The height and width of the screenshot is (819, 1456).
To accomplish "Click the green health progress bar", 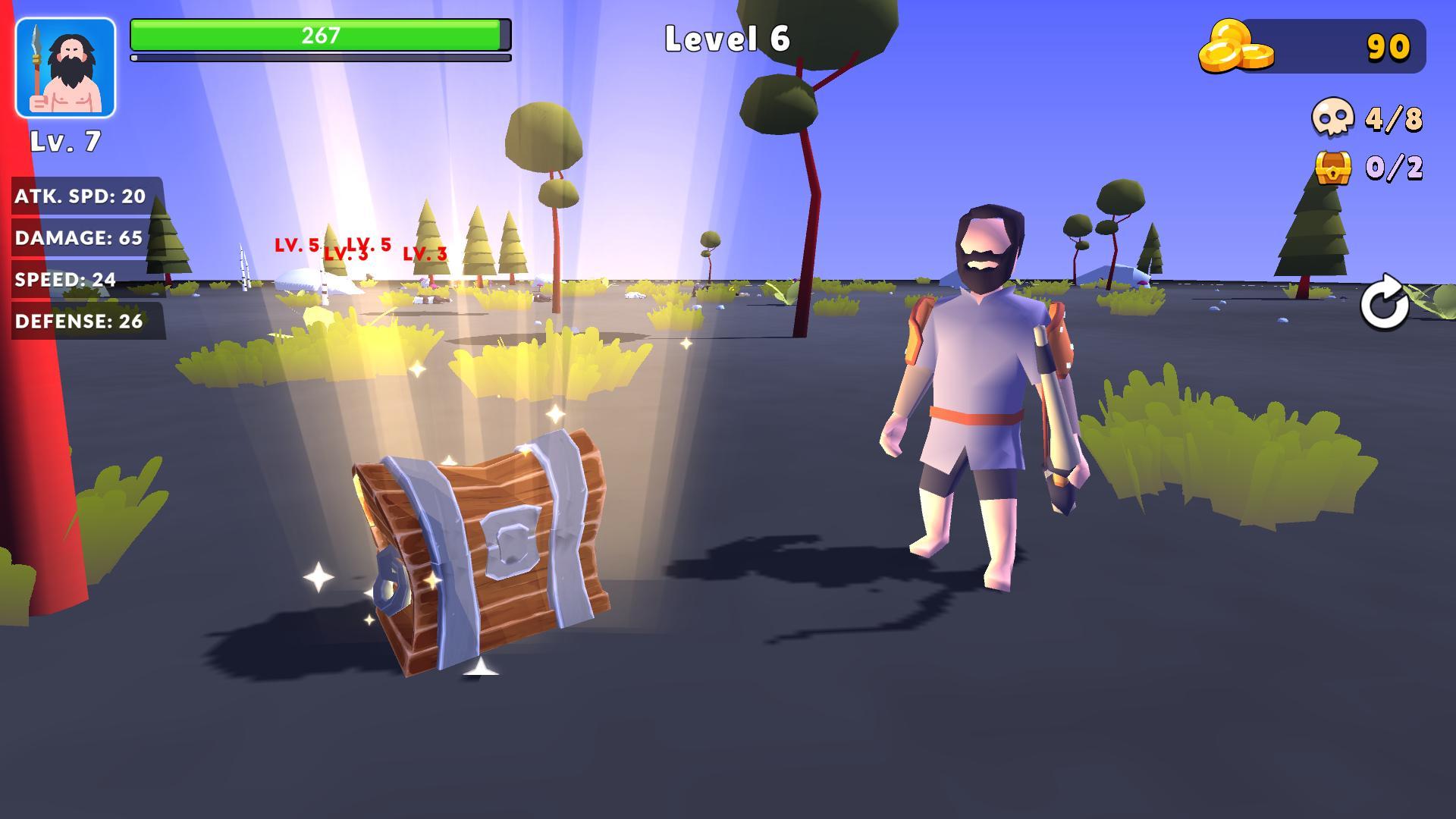I will (x=318, y=34).
